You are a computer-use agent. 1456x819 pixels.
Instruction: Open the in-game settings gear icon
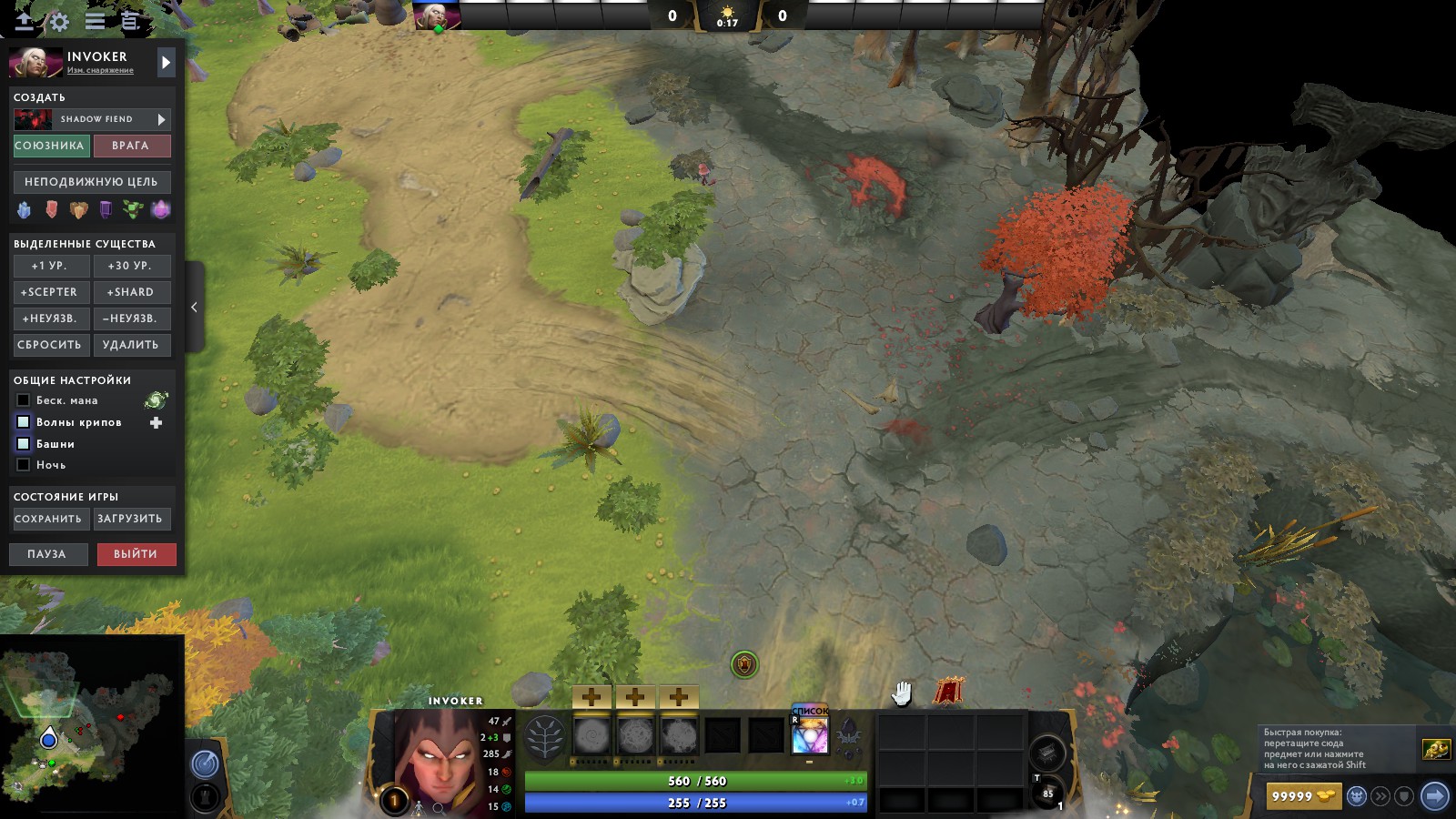57,23
